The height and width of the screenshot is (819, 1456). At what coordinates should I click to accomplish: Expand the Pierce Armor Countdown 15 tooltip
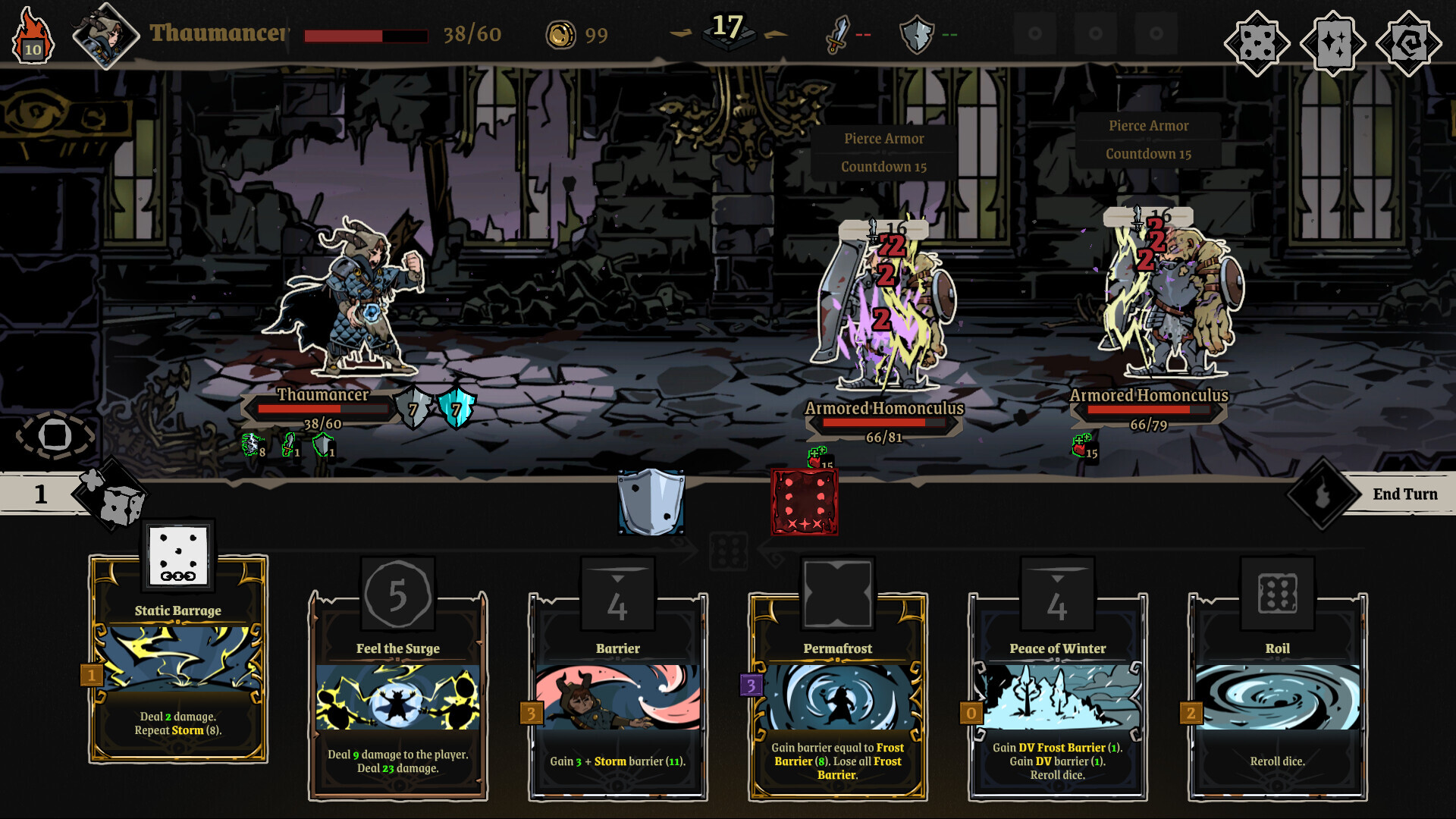pos(883,153)
